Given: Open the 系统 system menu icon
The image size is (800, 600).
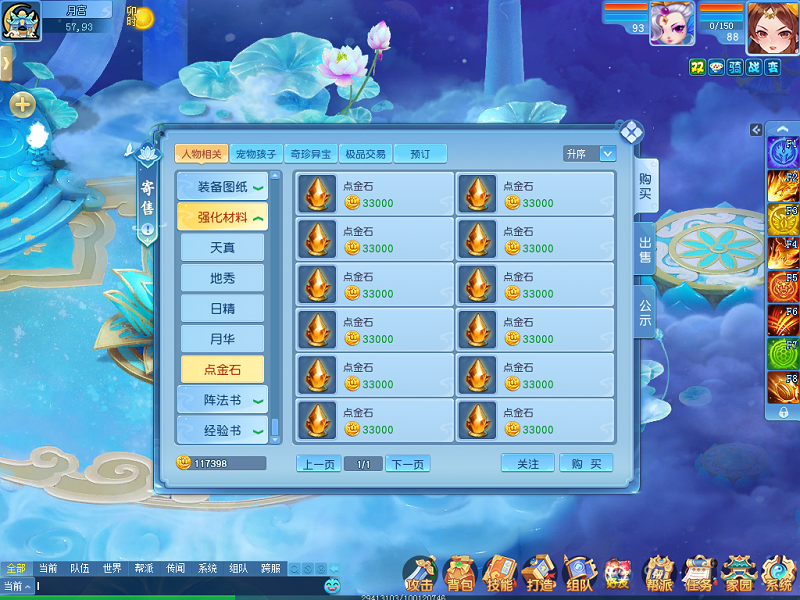Looking at the screenshot, I should [778, 573].
